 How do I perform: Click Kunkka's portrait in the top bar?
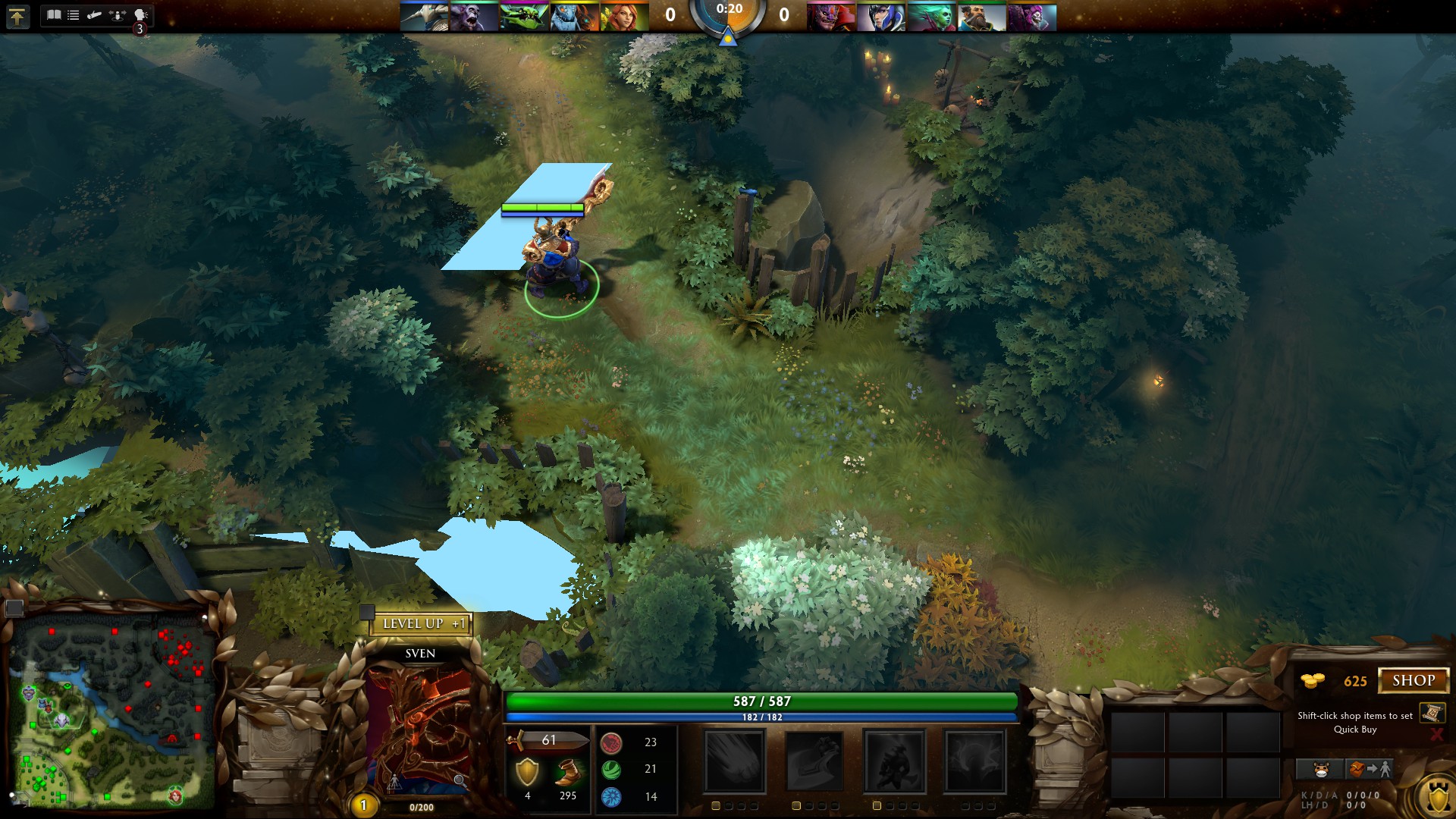[x=981, y=17]
